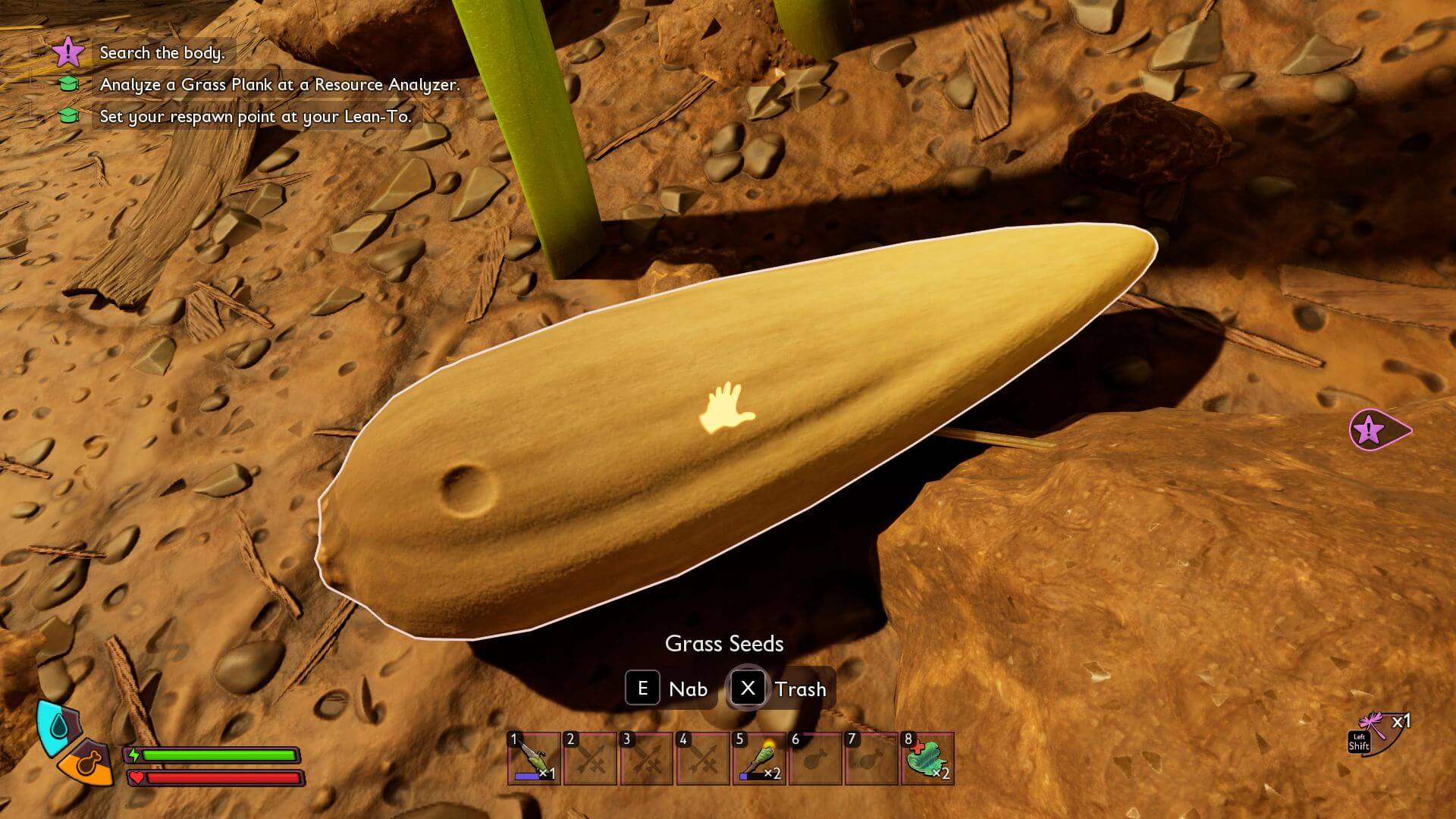Click the dandelion tuft glider icon

[x=1374, y=727]
